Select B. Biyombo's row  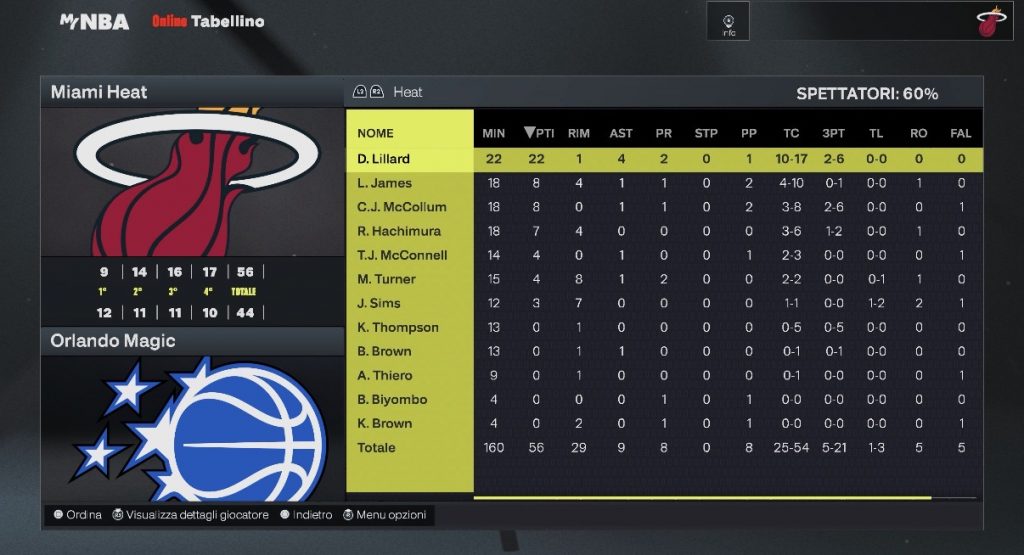392,399
